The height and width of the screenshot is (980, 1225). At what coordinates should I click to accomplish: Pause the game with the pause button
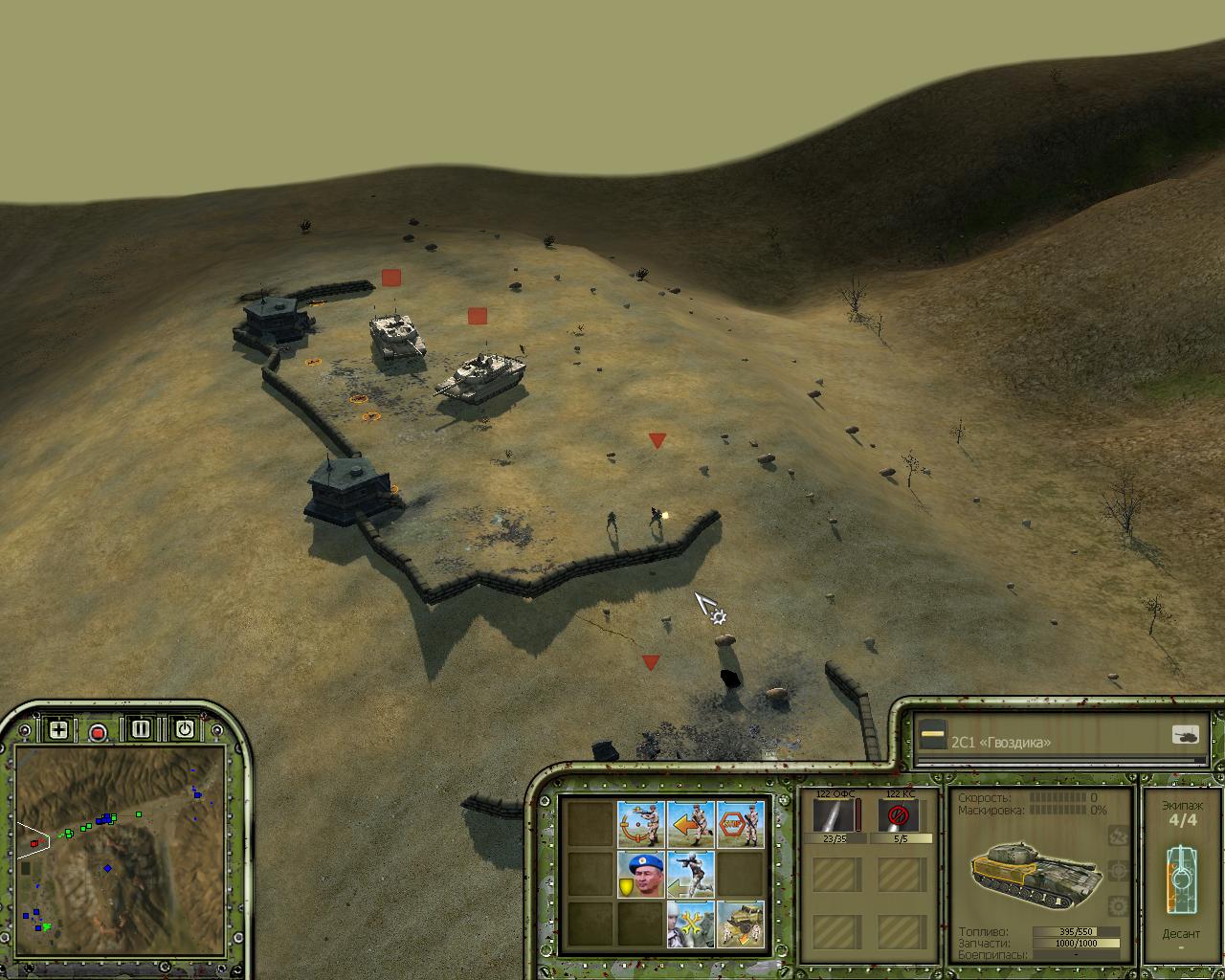(x=141, y=729)
